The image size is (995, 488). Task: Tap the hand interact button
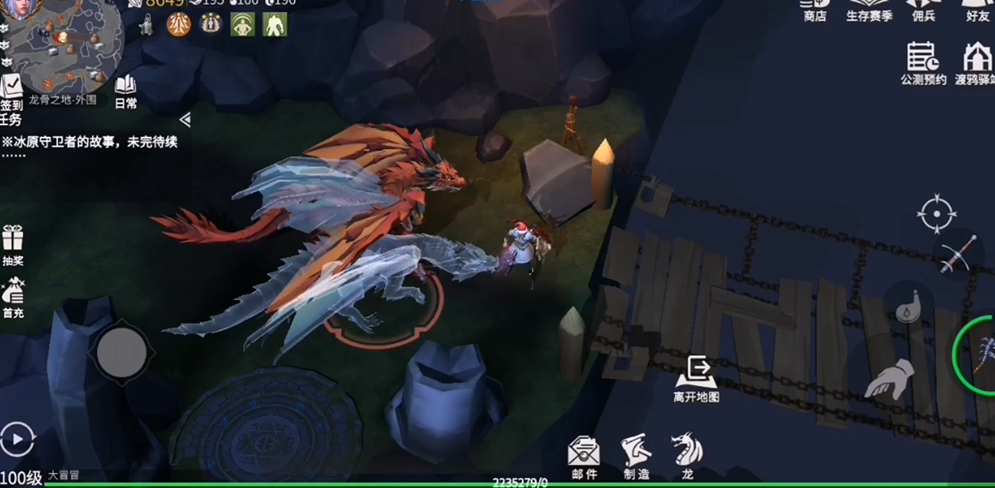point(889,381)
